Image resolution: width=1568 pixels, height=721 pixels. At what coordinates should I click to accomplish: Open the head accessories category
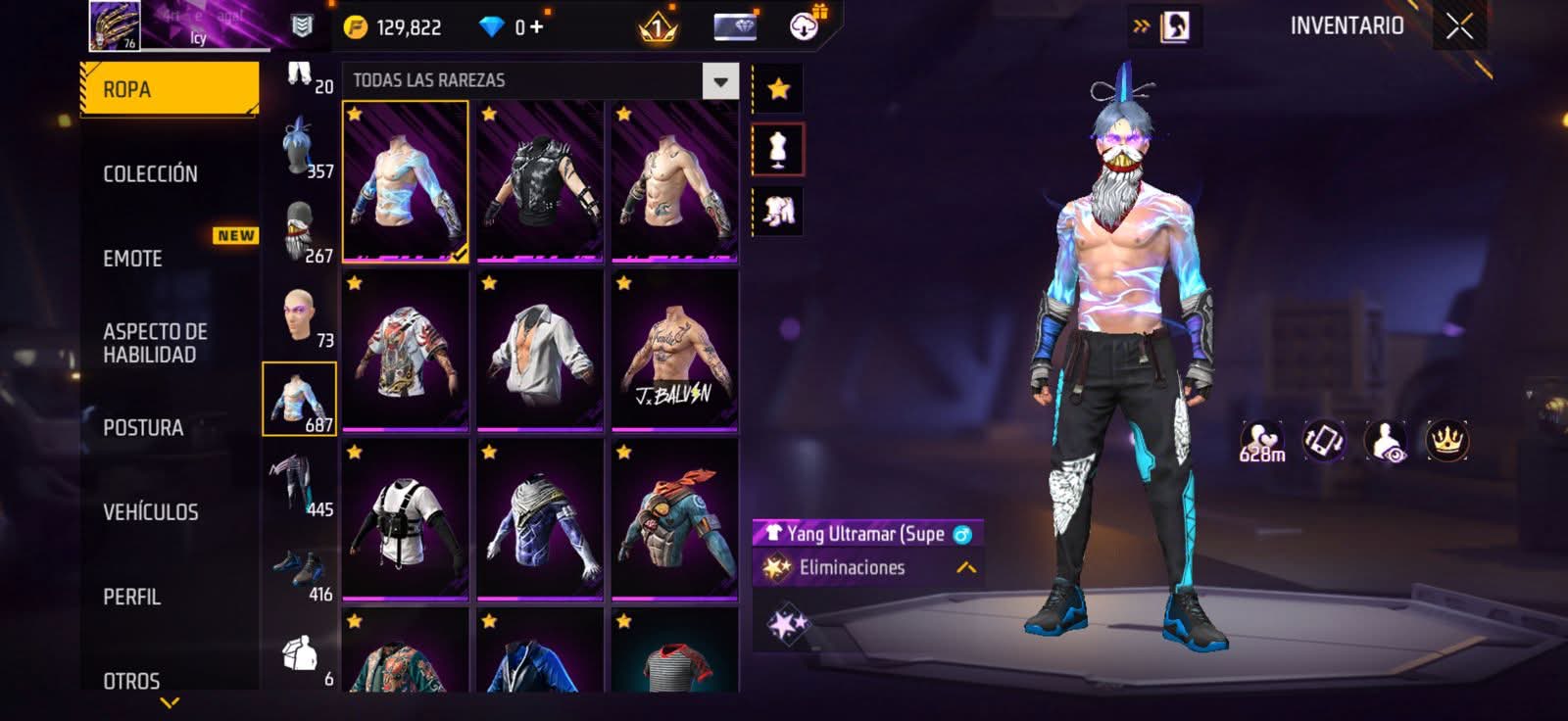click(300, 145)
